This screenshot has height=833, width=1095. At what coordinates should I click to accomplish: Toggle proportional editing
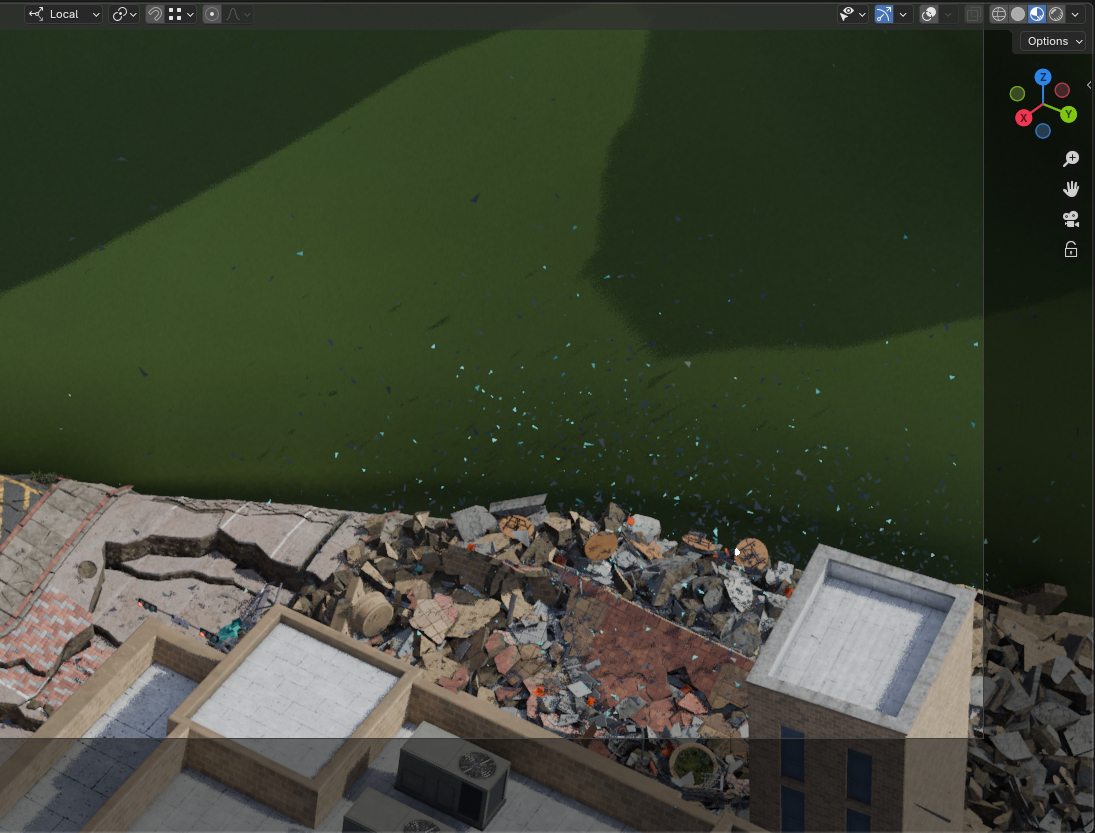tap(212, 14)
